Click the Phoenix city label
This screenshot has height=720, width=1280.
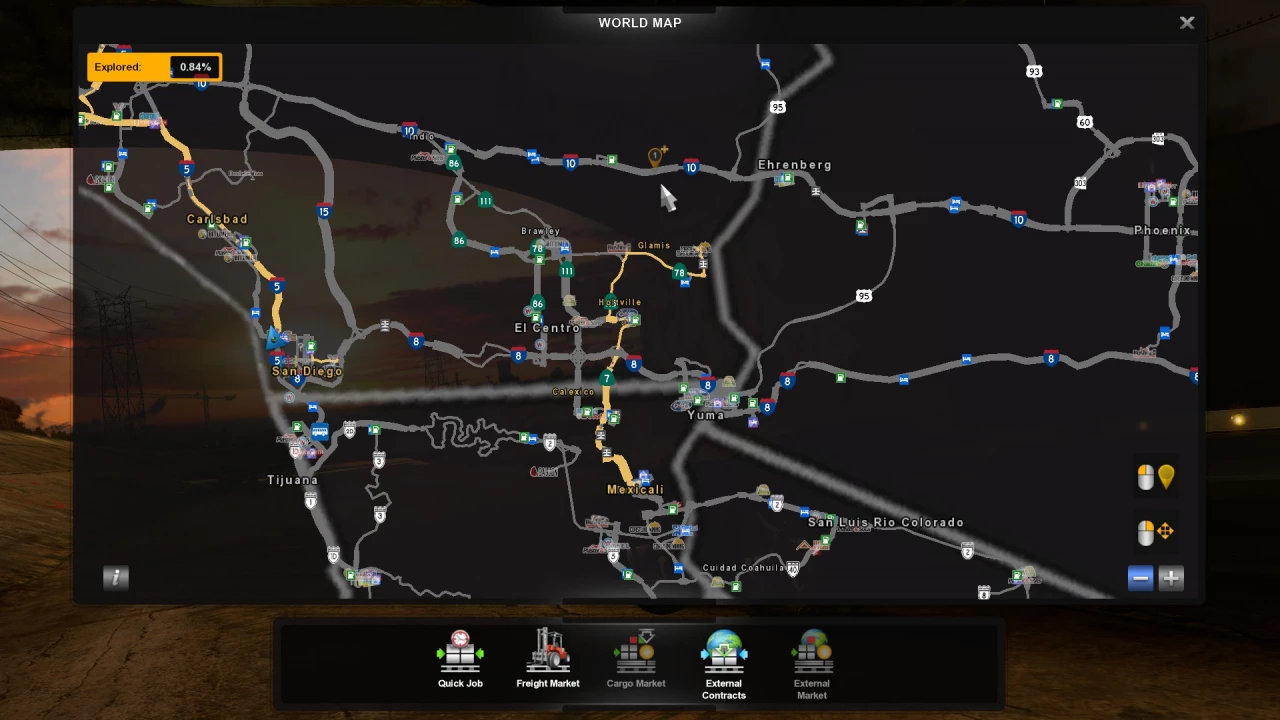(x=1162, y=229)
